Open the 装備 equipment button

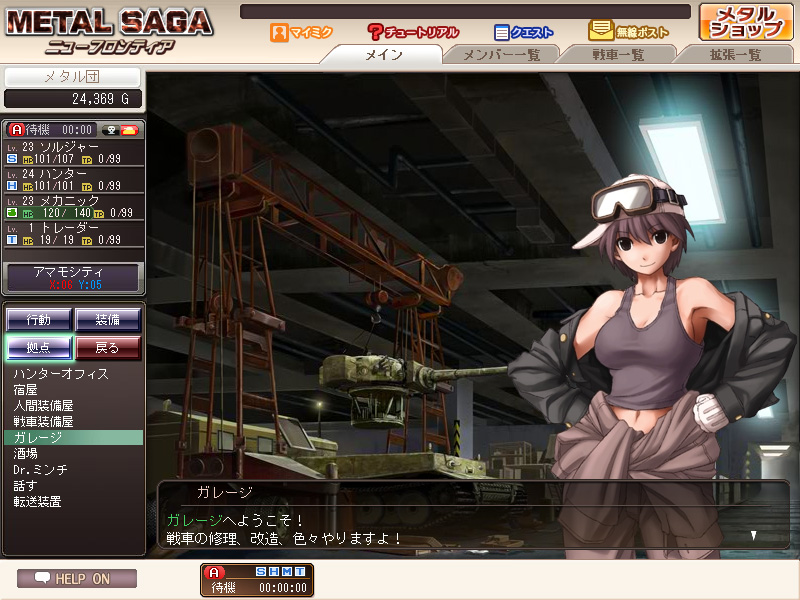pos(107,320)
